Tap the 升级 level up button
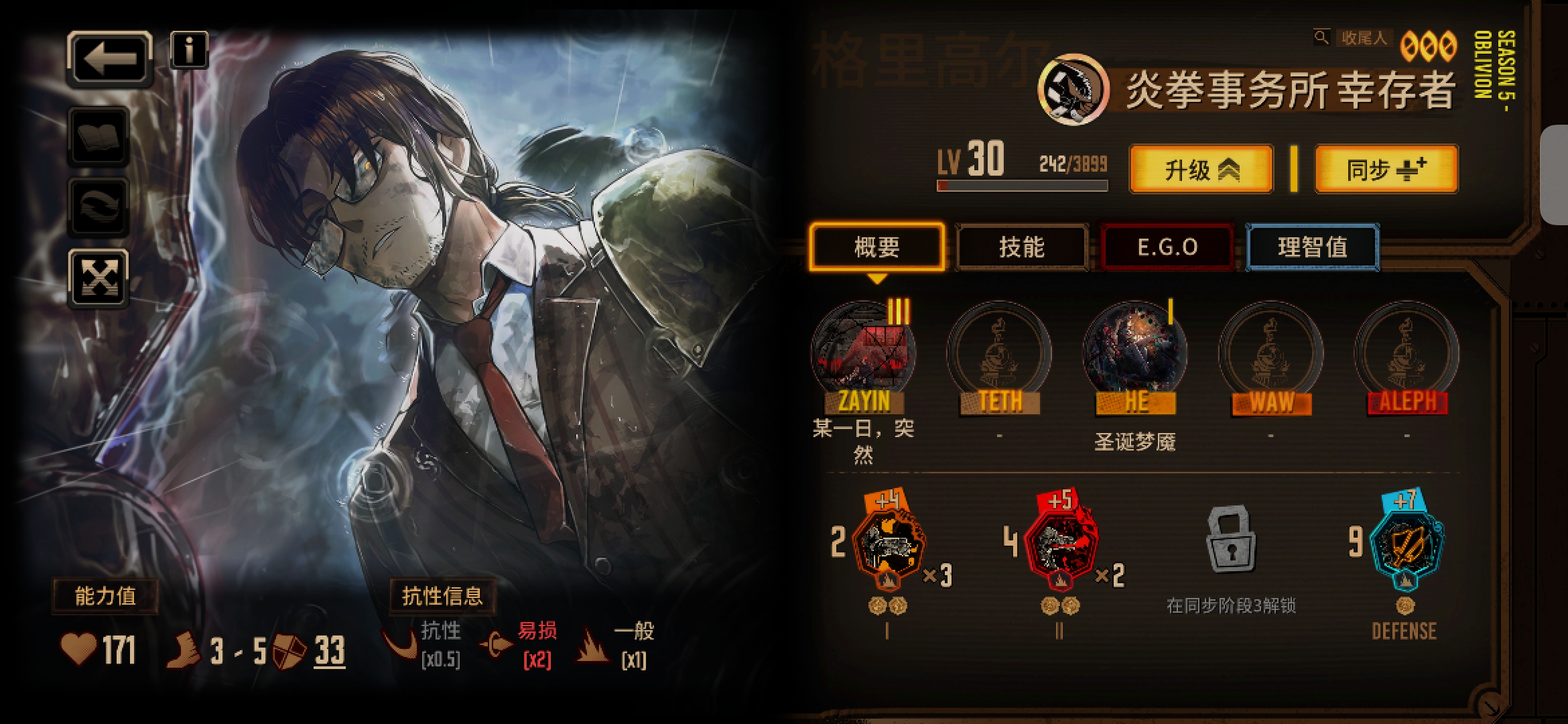This screenshot has width=1568, height=724. (x=1201, y=170)
